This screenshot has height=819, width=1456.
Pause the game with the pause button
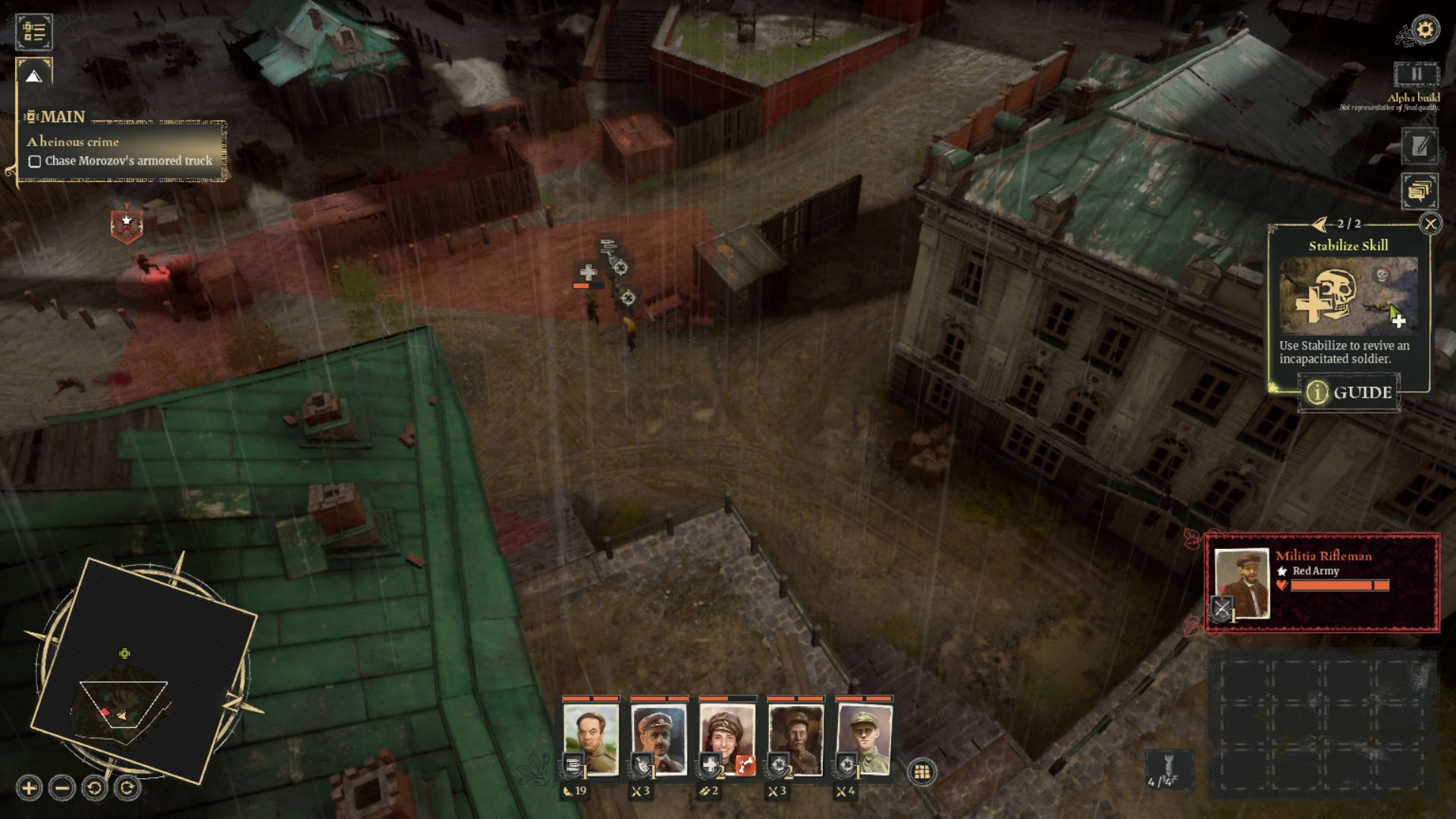coord(1416,74)
